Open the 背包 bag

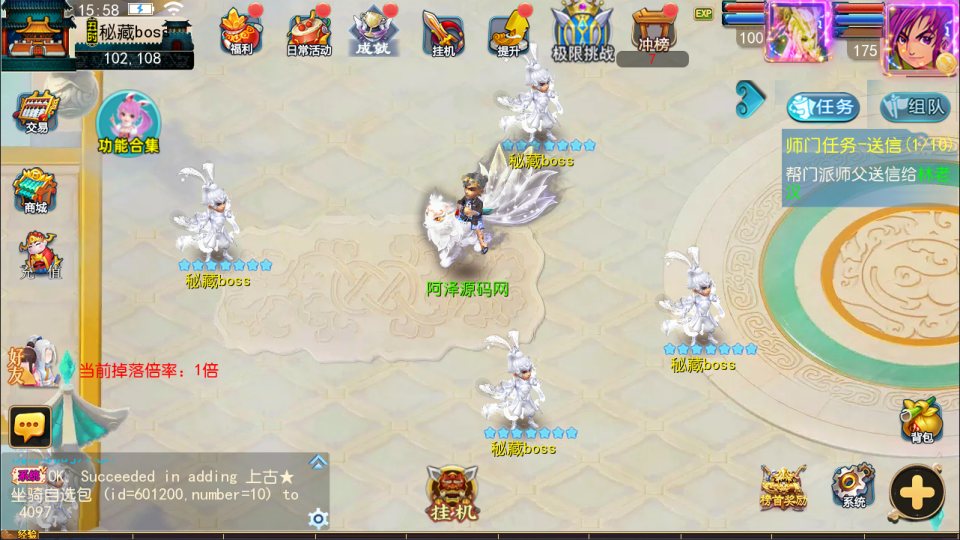point(921,421)
